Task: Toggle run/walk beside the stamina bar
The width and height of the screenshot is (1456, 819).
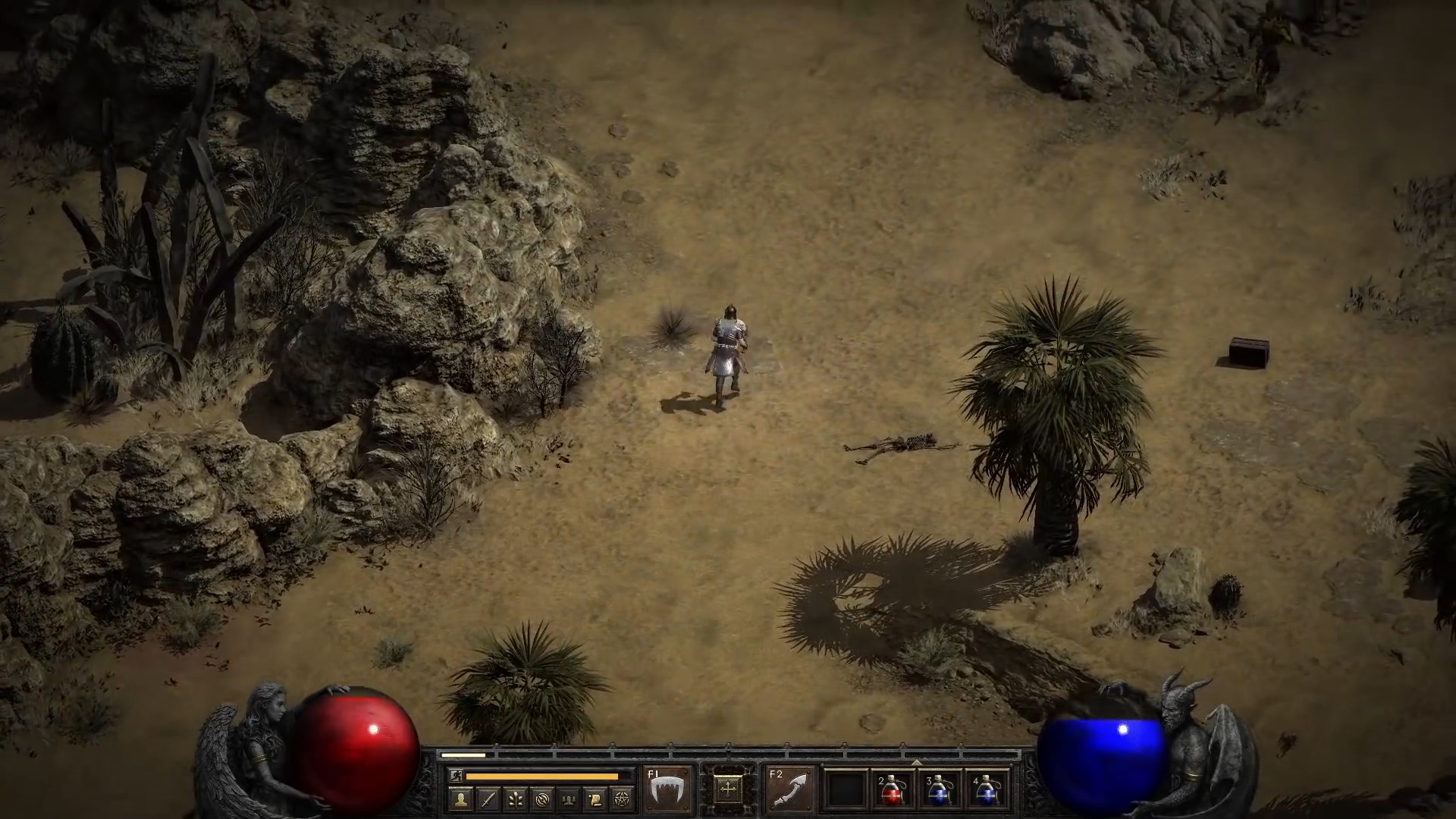Action: pyautogui.click(x=455, y=776)
